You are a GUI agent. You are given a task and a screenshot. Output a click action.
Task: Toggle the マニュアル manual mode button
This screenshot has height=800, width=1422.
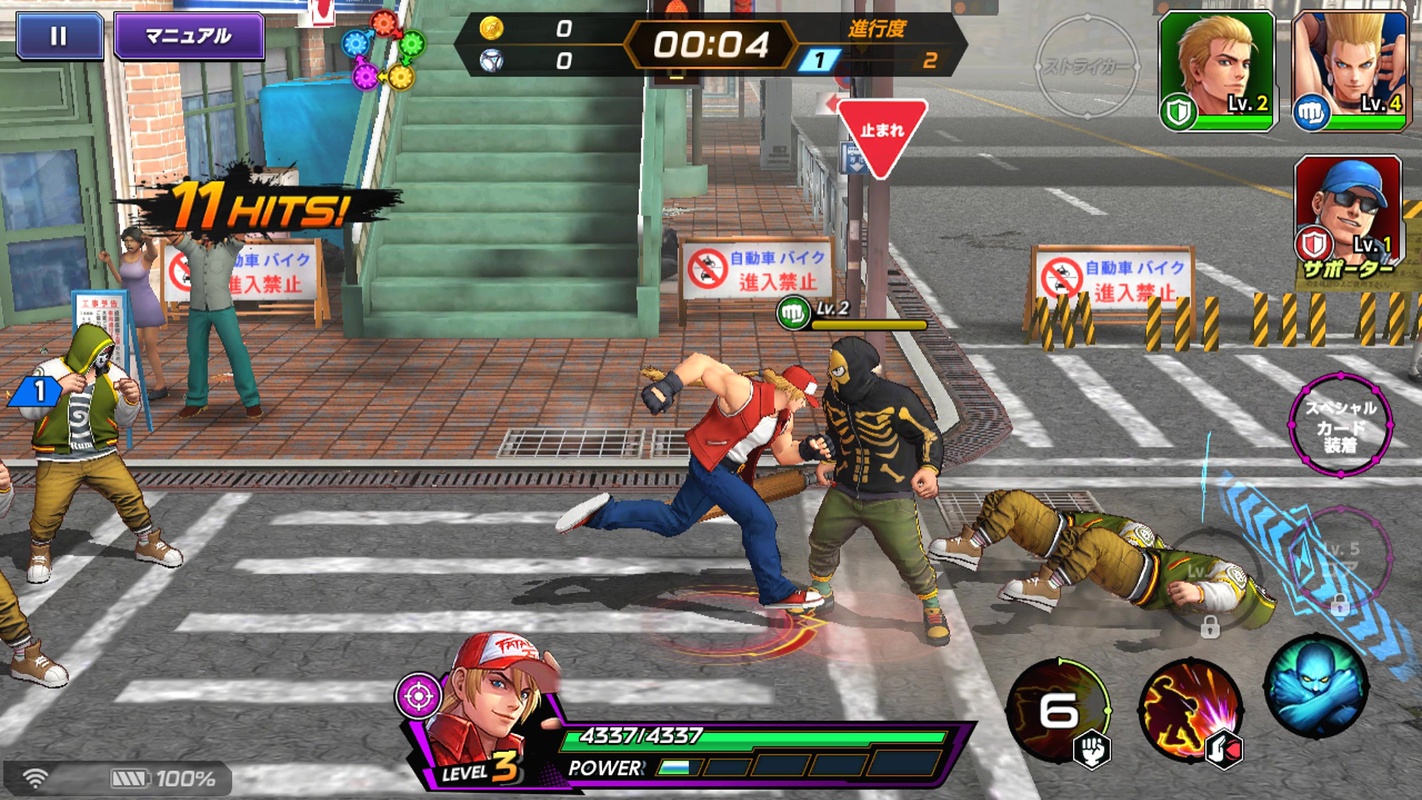pyautogui.click(x=188, y=37)
